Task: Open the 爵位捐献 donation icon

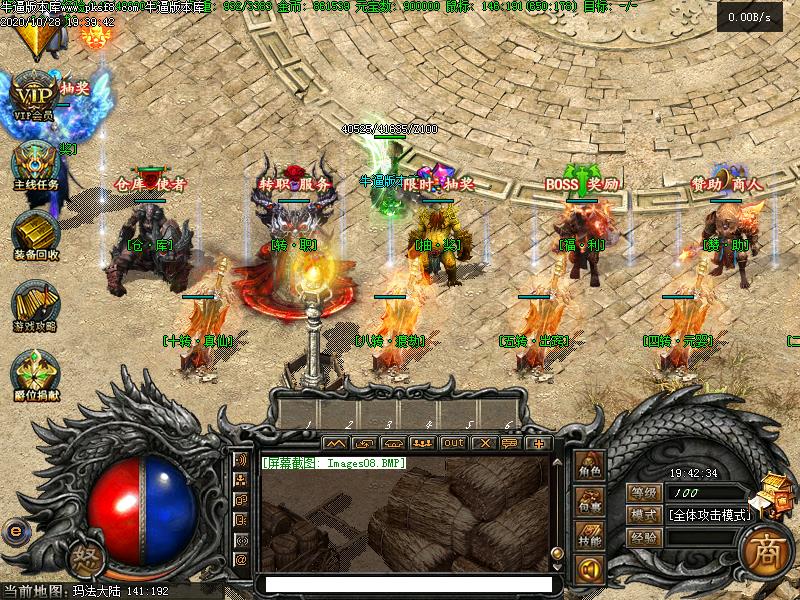Action: [36, 372]
